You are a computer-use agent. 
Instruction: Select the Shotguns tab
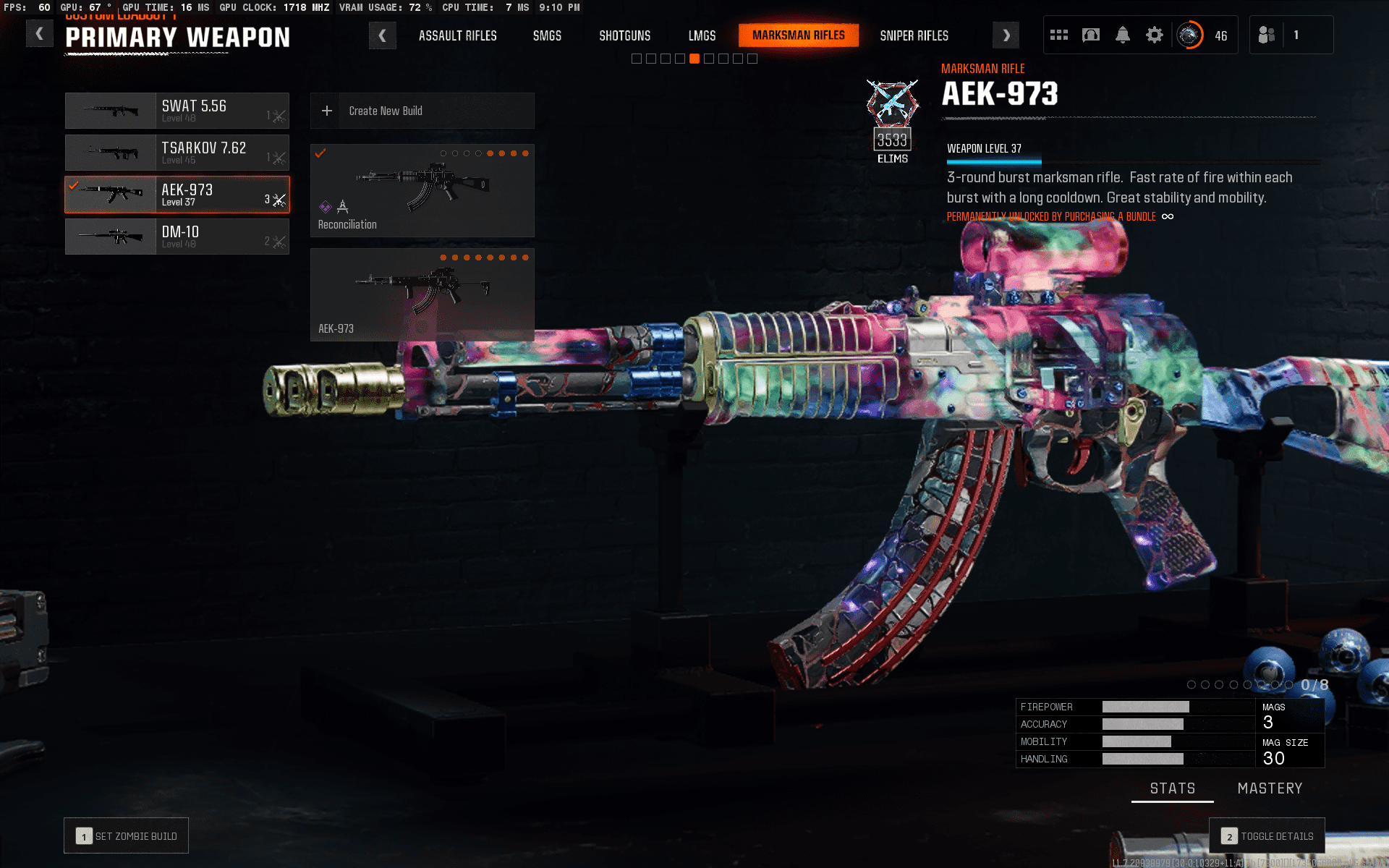tap(624, 35)
